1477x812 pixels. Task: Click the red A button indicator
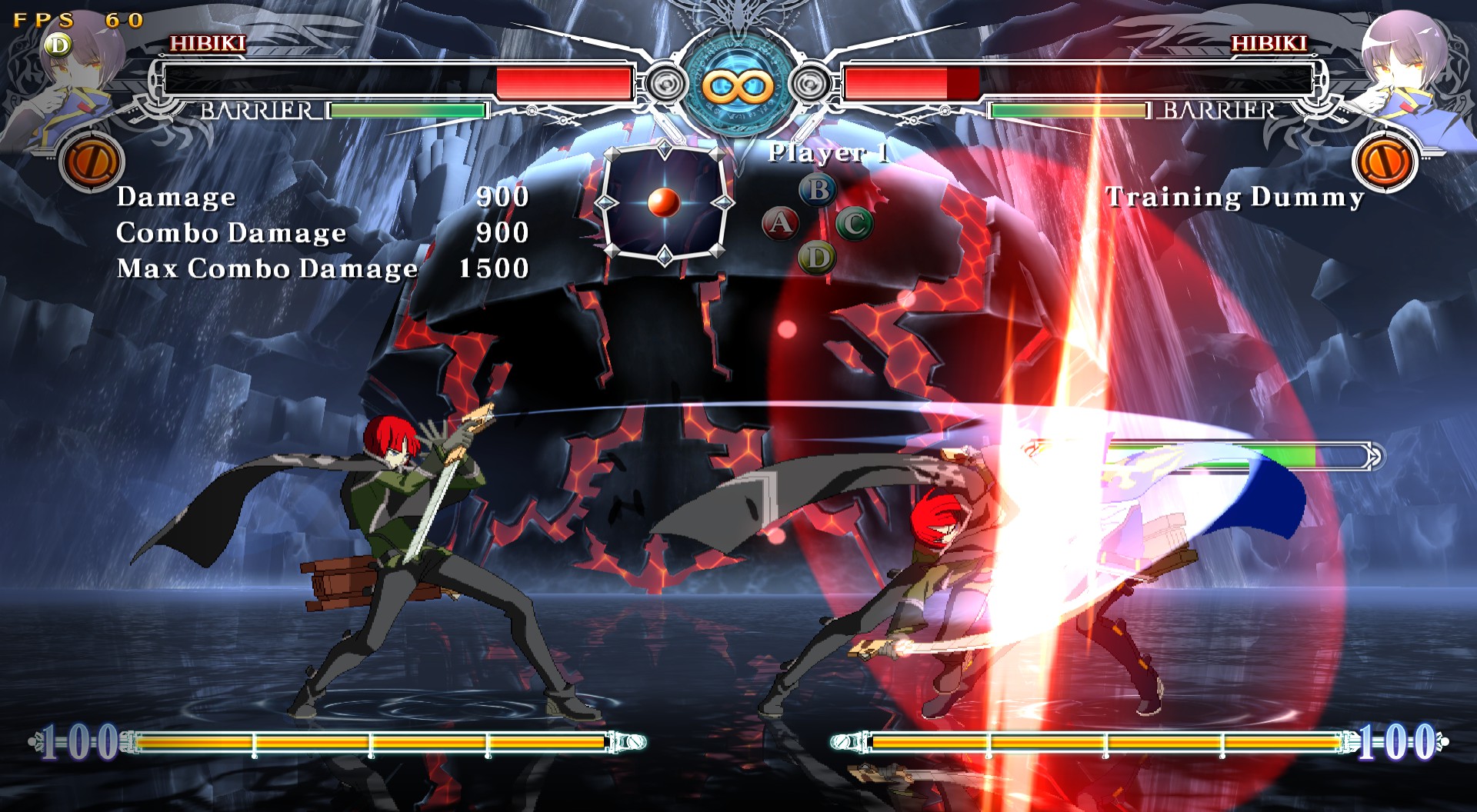[x=780, y=224]
